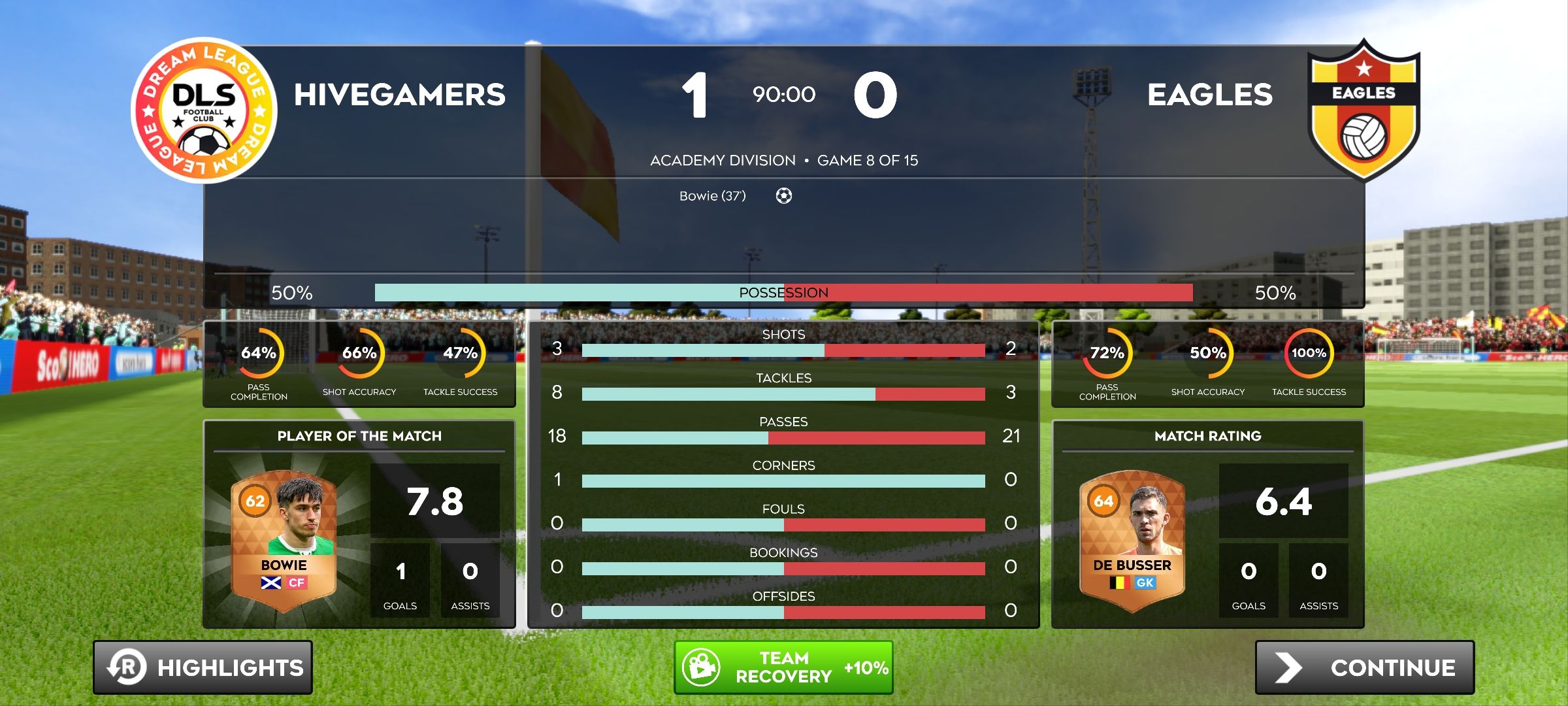The height and width of the screenshot is (706, 1568).
Task: Continue past the match results
Action: [1364, 667]
